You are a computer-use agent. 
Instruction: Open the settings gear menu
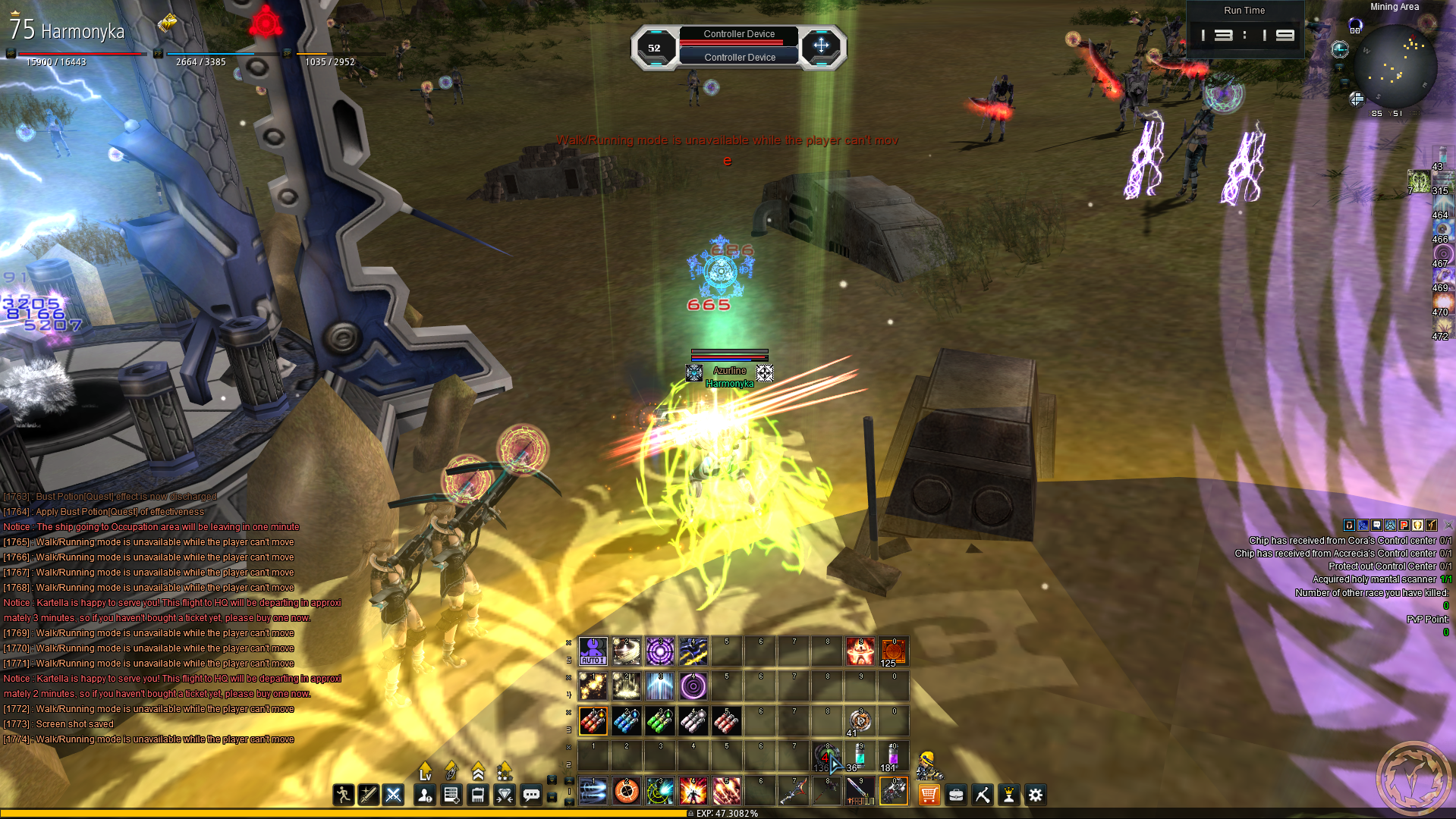(1036, 795)
